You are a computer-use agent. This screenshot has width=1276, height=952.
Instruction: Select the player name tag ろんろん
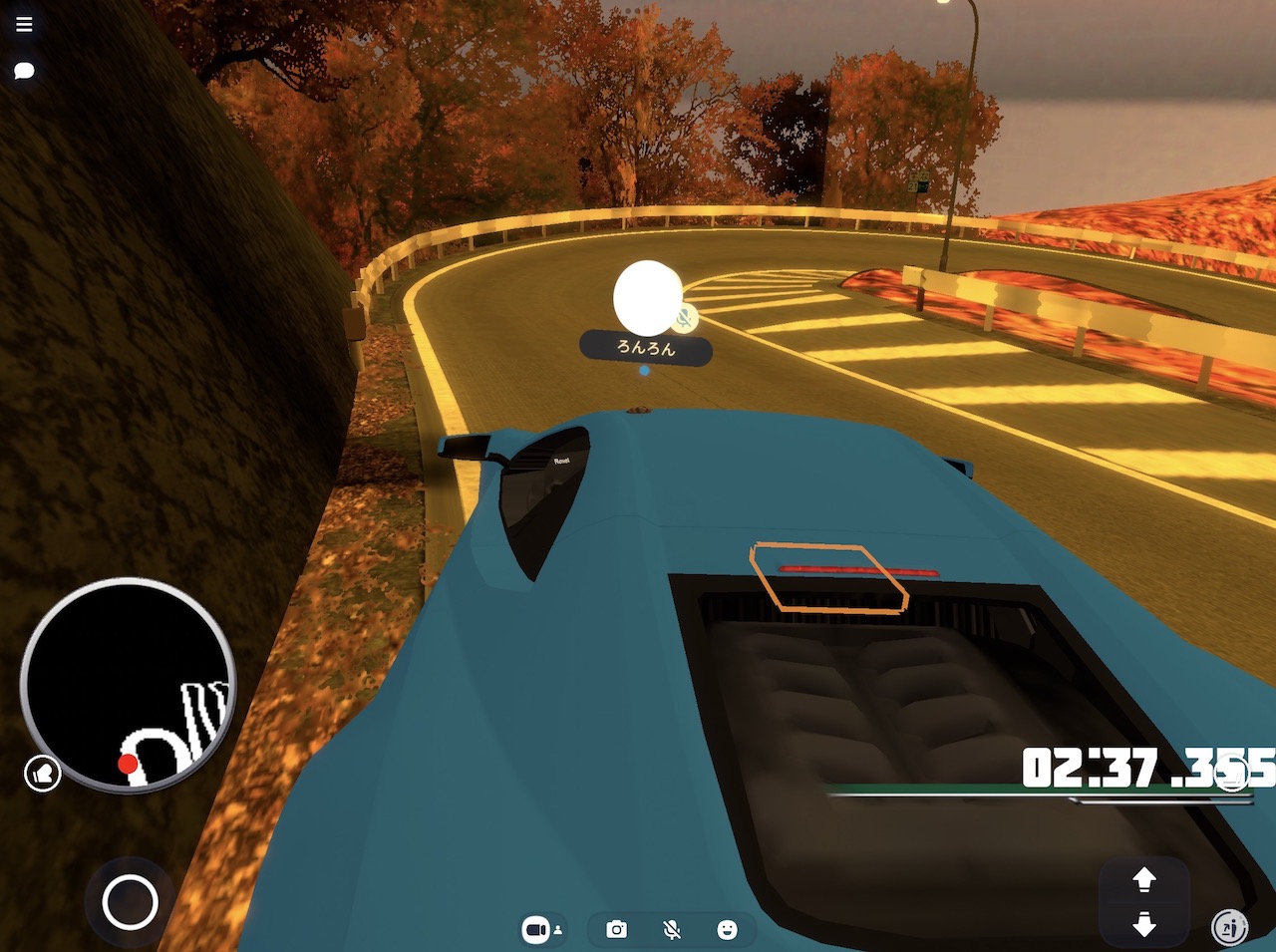(646, 348)
